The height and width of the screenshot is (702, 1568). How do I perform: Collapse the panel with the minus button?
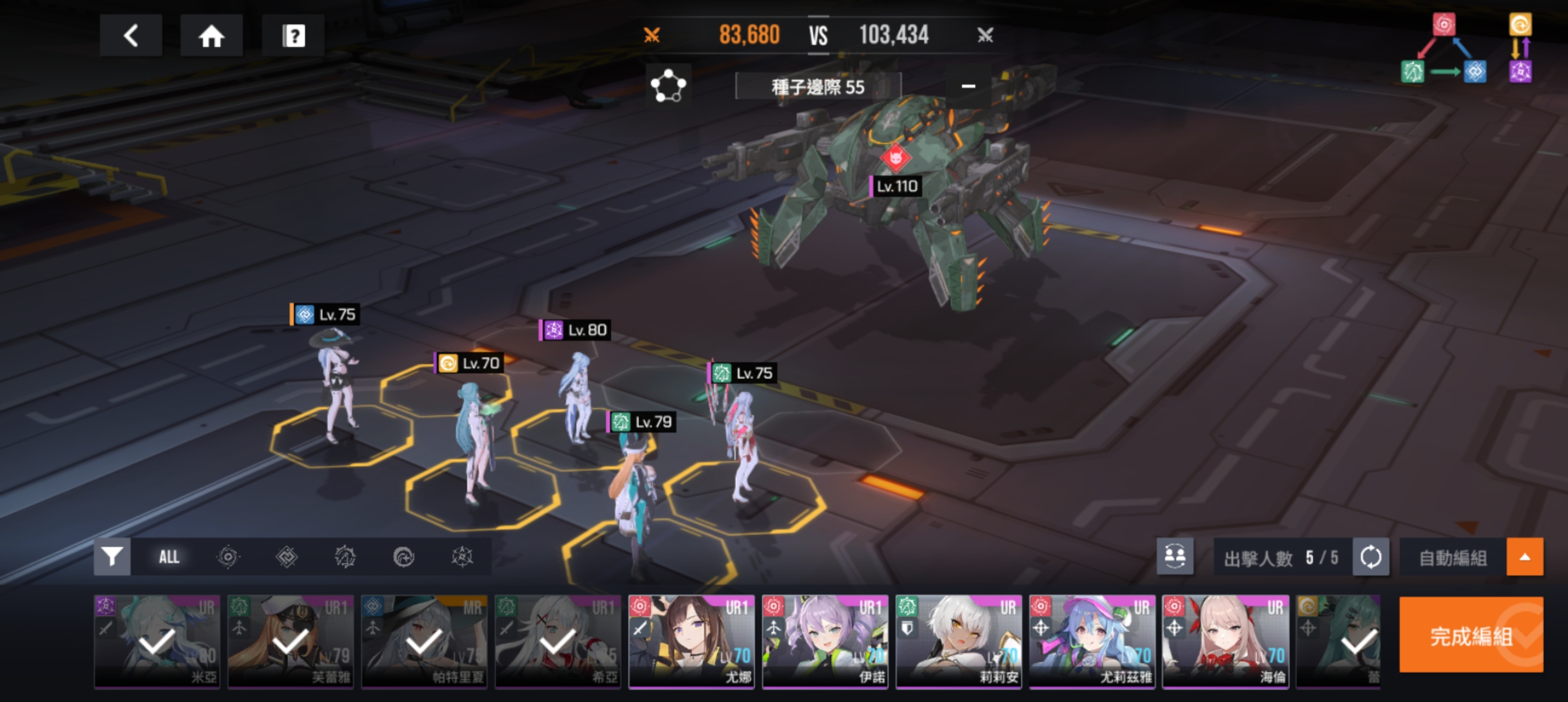(x=968, y=86)
